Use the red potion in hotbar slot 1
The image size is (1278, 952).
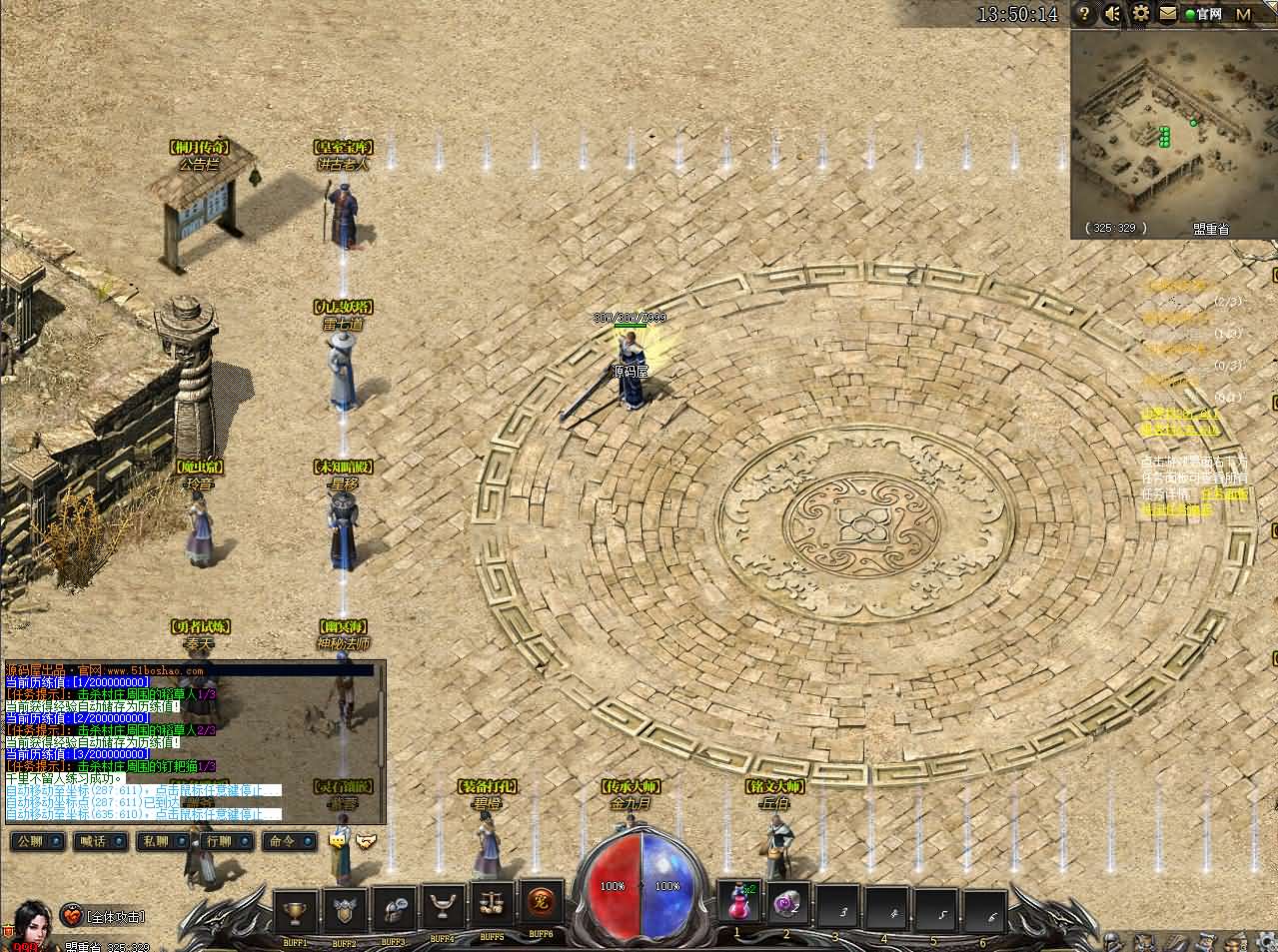click(738, 904)
